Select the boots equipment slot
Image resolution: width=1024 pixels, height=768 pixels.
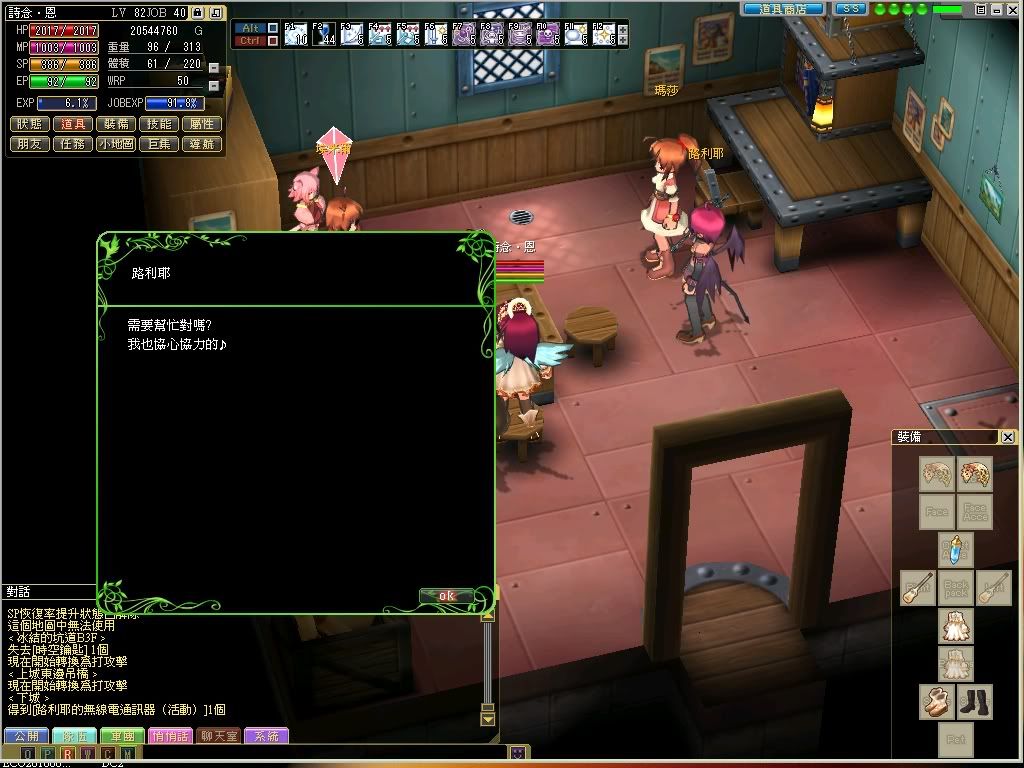click(974, 701)
